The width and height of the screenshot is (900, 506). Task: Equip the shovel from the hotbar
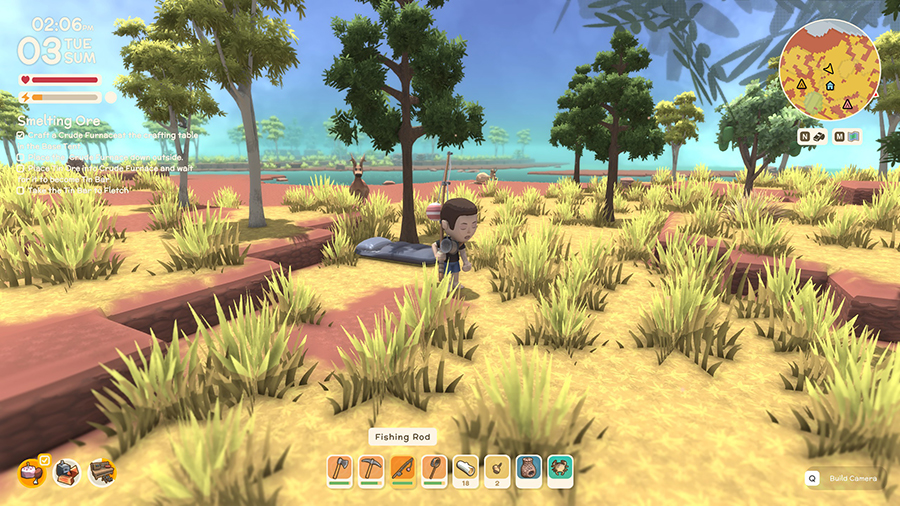[x=434, y=470]
